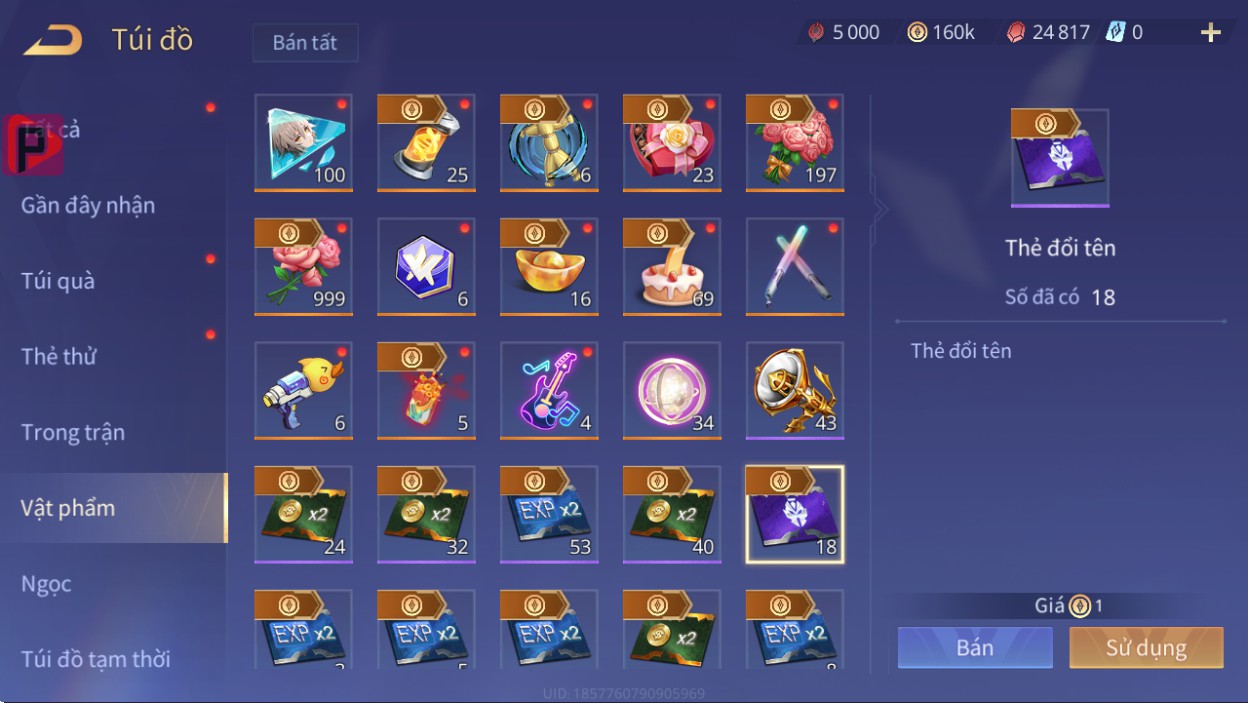This screenshot has width=1248, height=703.
Task: Pick the EXP x2 card with 53
Action: tap(549, 514)
